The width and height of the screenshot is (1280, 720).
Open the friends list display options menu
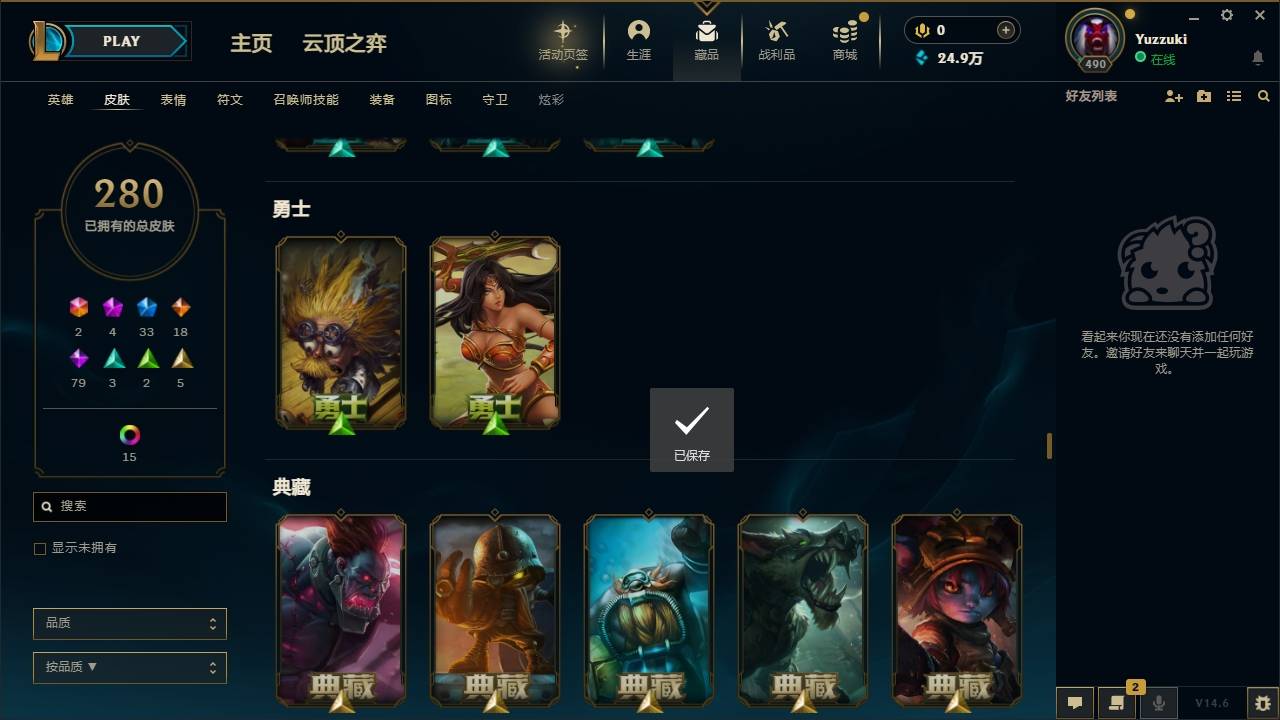coord(1234,96)
